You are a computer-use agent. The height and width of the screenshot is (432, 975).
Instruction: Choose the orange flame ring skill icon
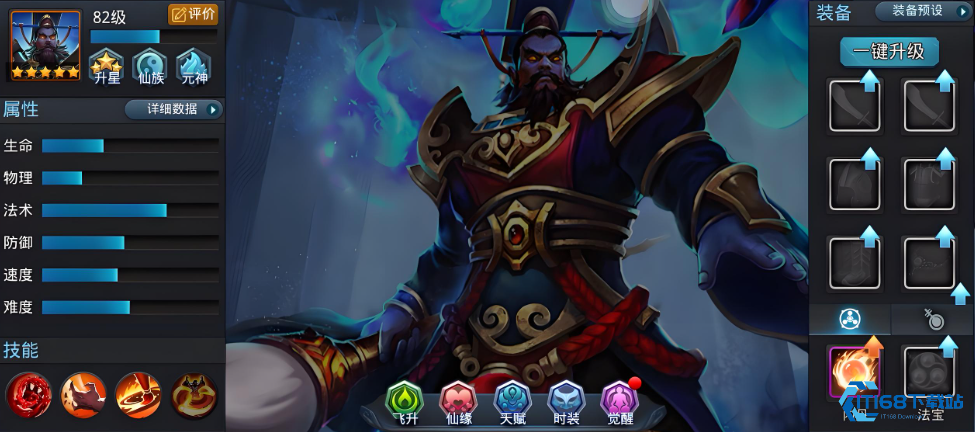click(x=137, y=394)
